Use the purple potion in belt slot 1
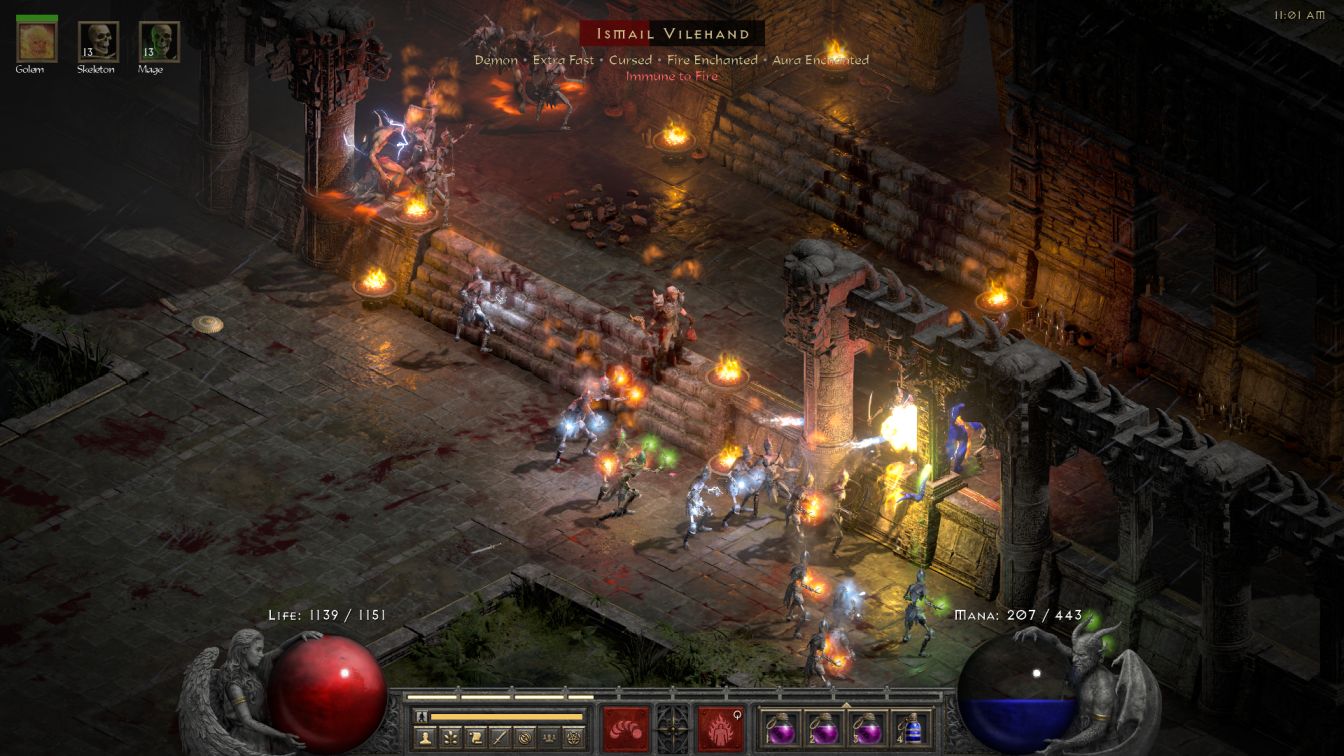1344x756 pixels. 781,730
